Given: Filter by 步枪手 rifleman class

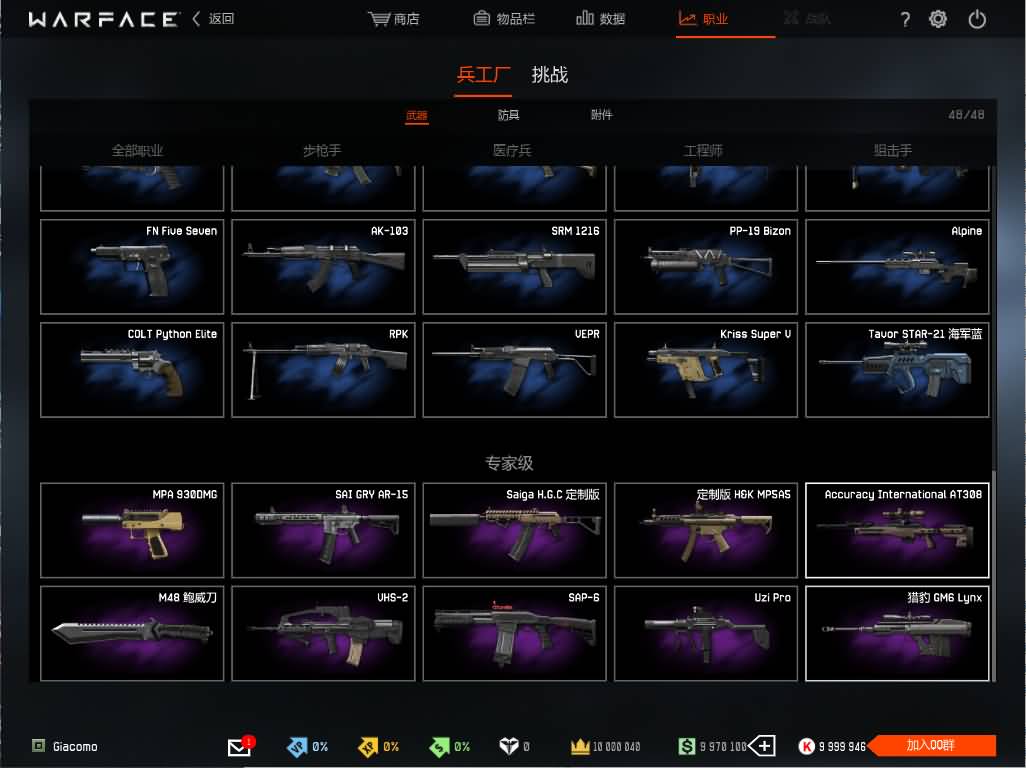Looking at the screenshot, I should coord(322,151).
